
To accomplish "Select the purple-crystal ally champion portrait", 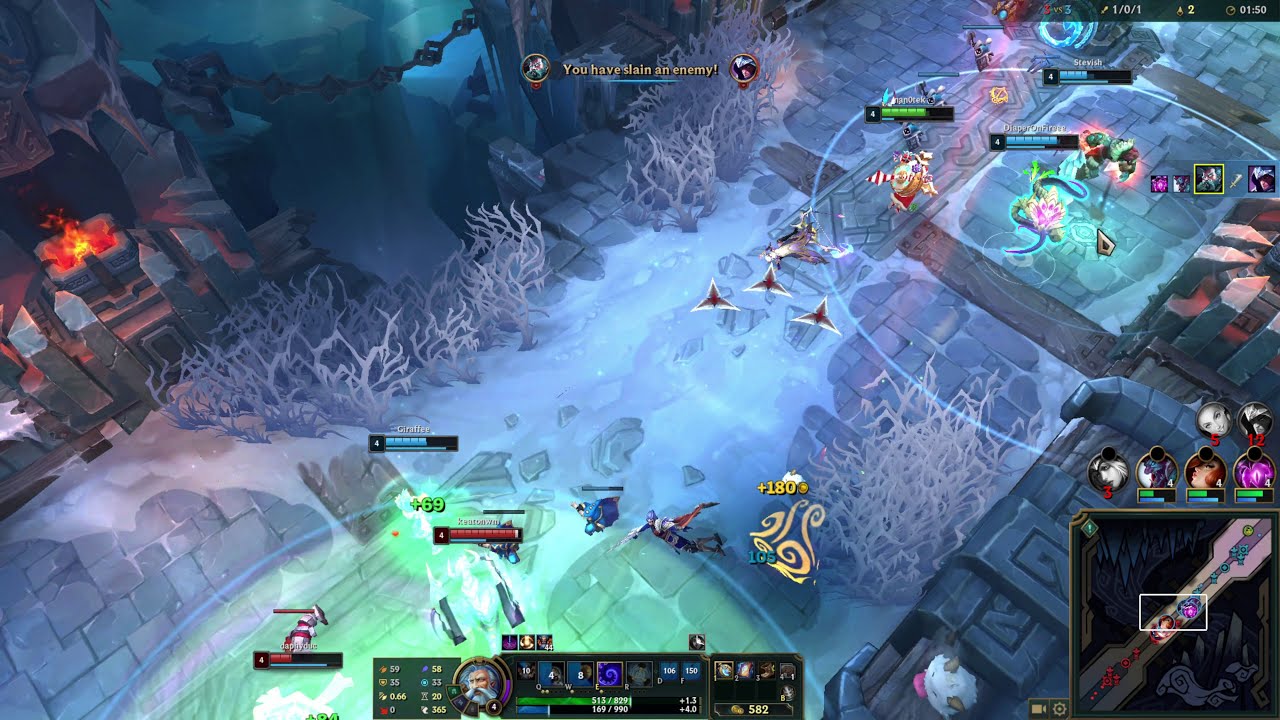I will click(x=1253, y=470).
